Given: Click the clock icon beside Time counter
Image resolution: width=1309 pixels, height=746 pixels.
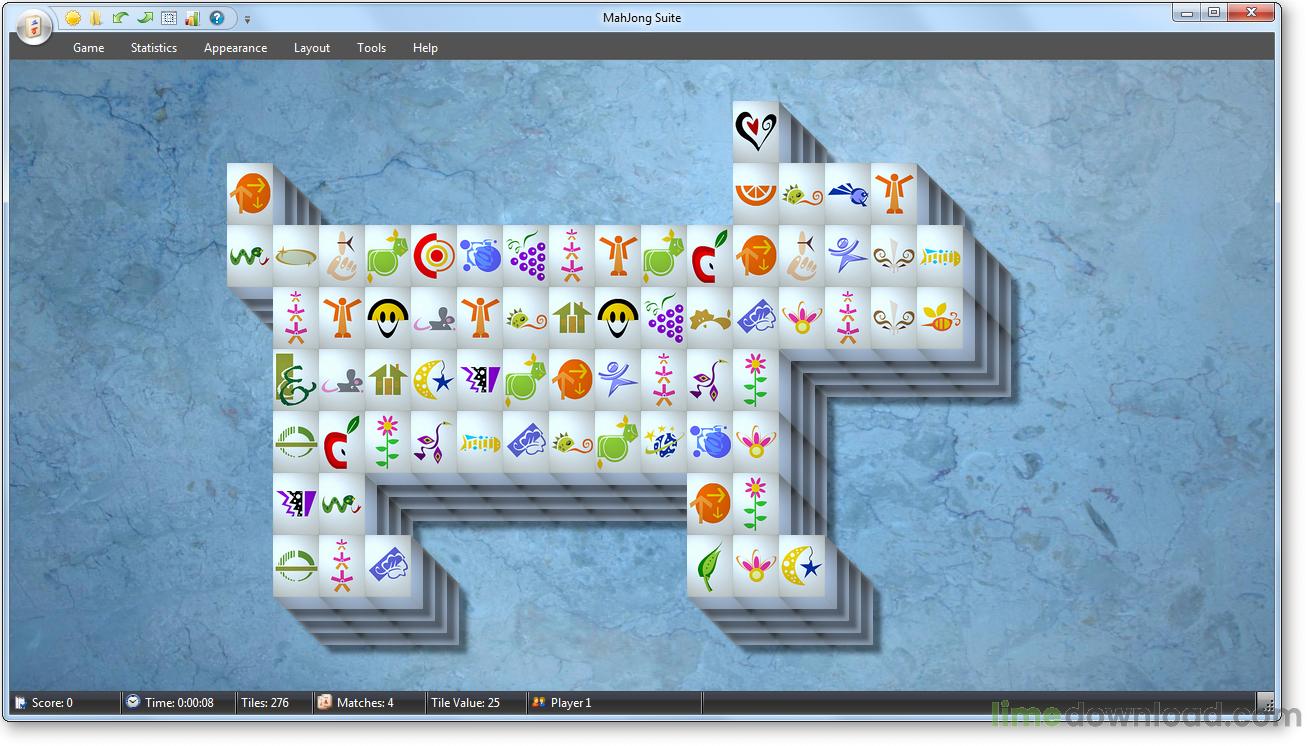Looking at the screenshot, I should 131,702.
